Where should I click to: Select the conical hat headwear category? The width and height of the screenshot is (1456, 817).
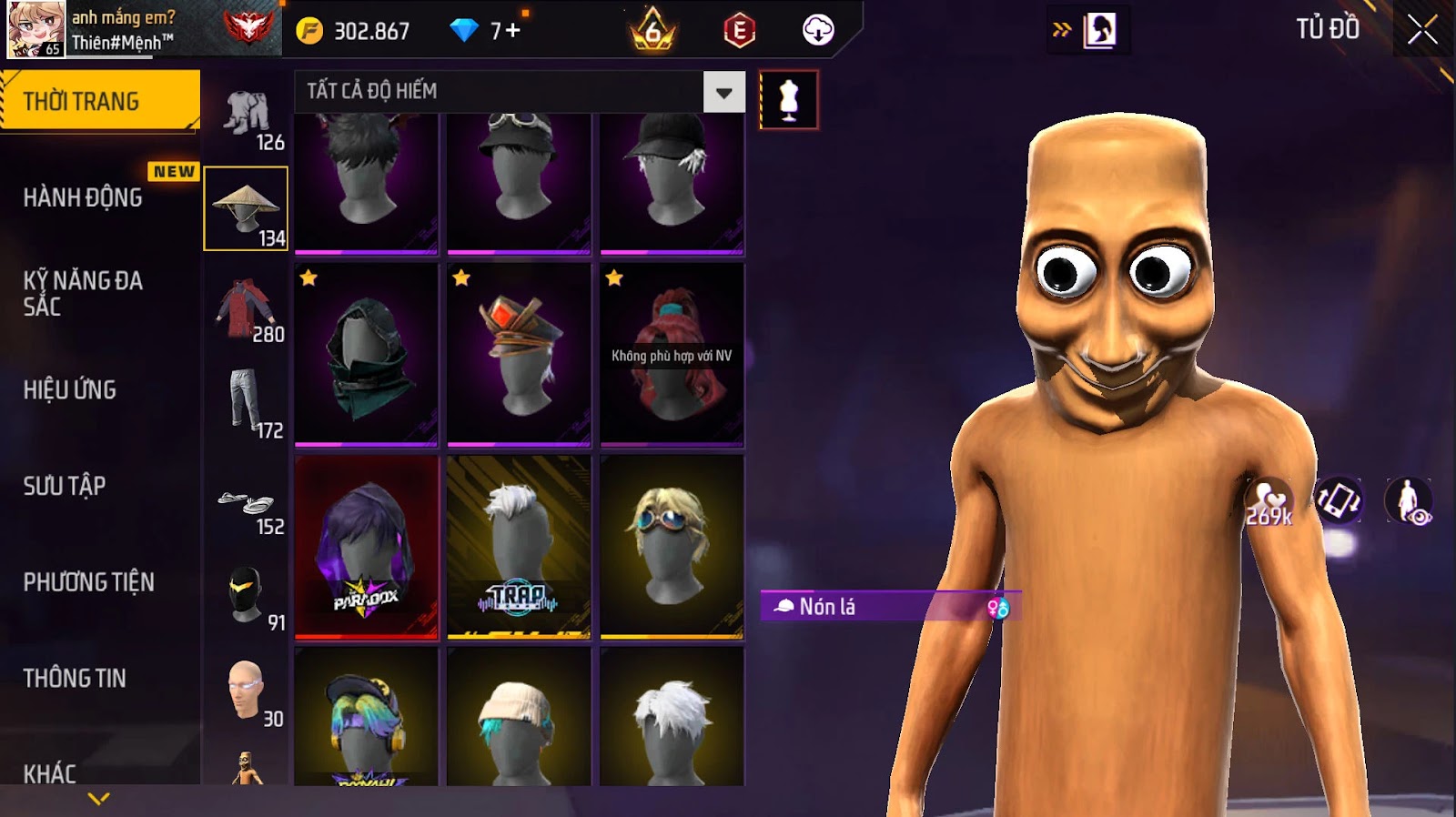pos(246,208)
